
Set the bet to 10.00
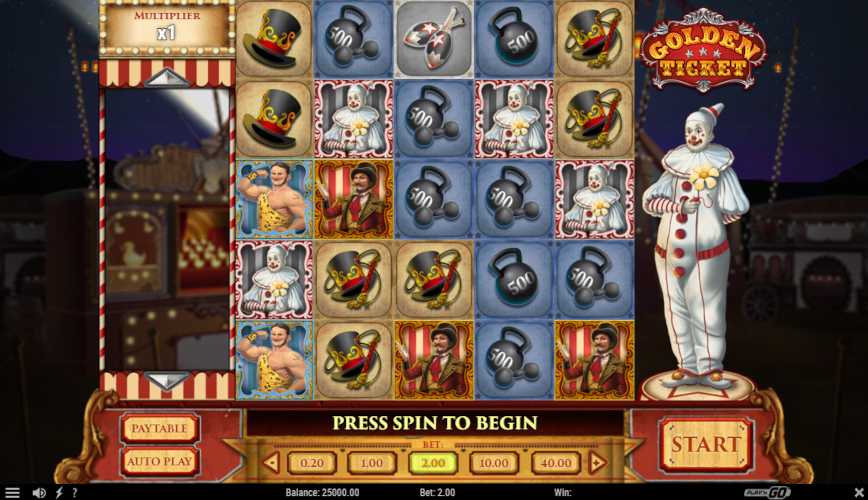494,463
